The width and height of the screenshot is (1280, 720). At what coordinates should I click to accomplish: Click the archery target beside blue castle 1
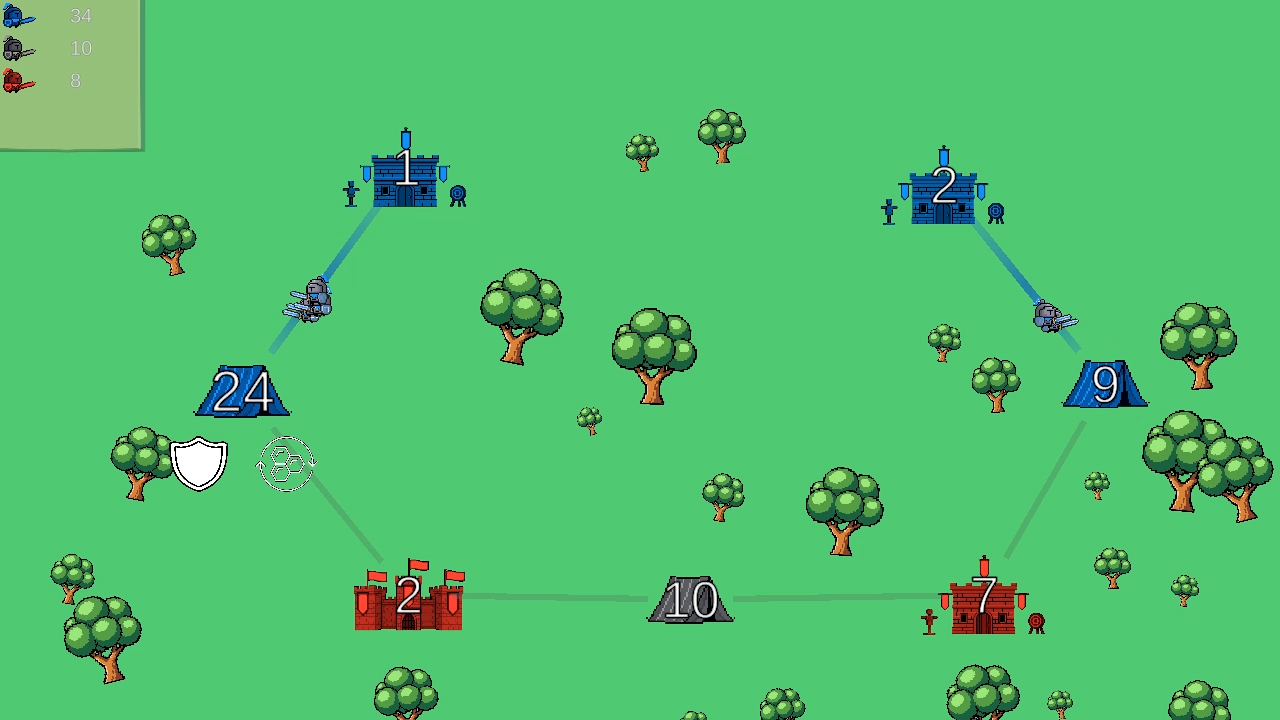point(458,191)
